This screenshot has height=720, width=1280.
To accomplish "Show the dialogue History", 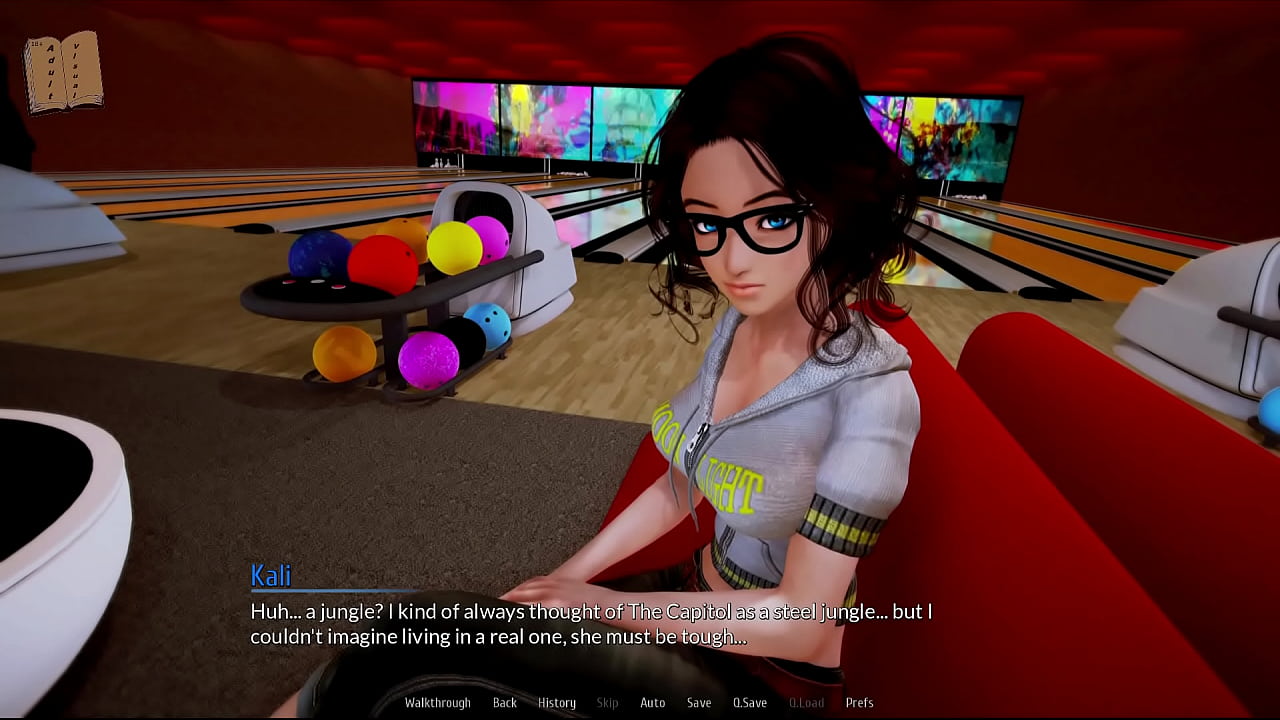I will (557, 703).
